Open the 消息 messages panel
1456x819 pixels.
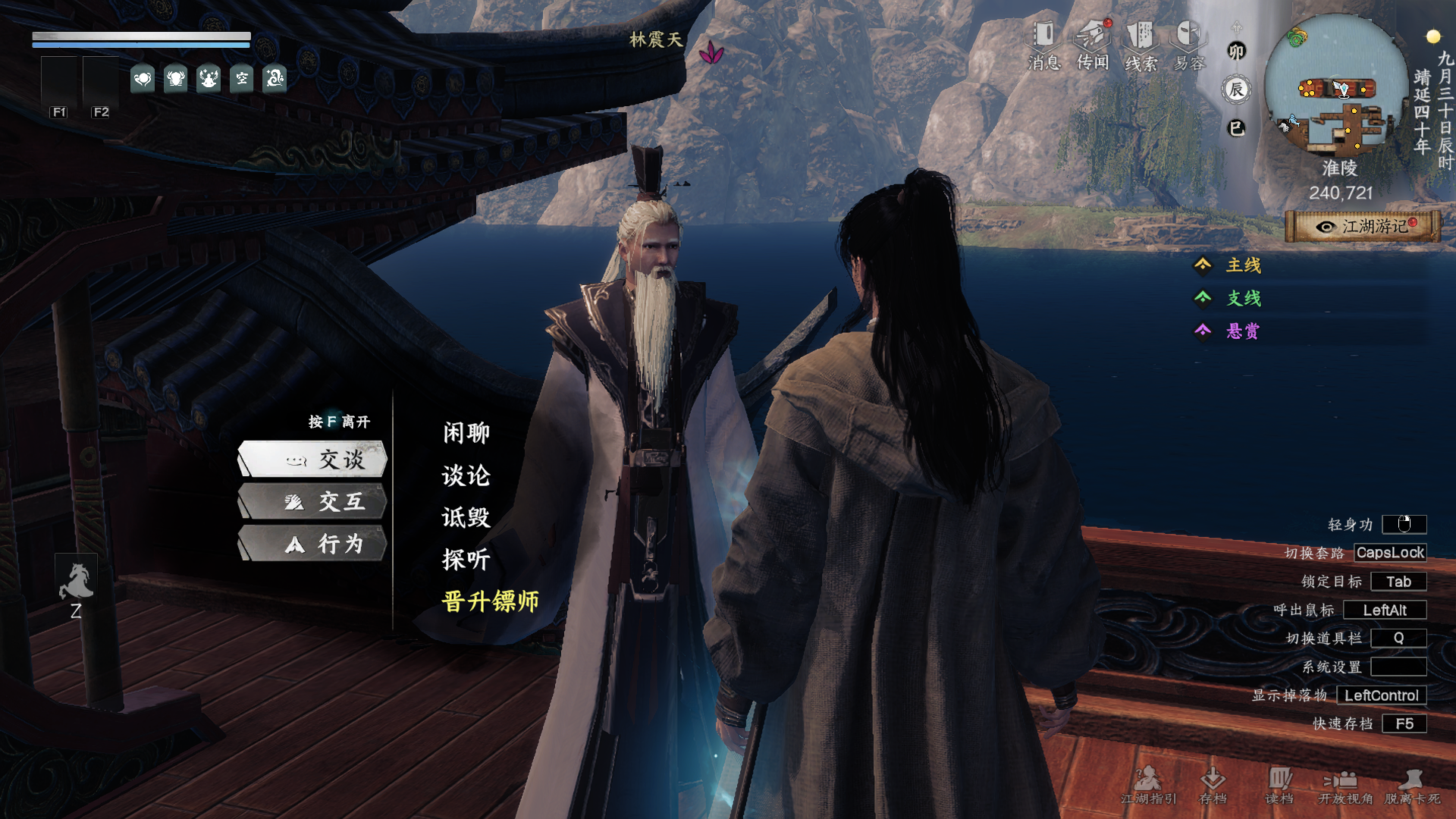tap(1044, 45)
